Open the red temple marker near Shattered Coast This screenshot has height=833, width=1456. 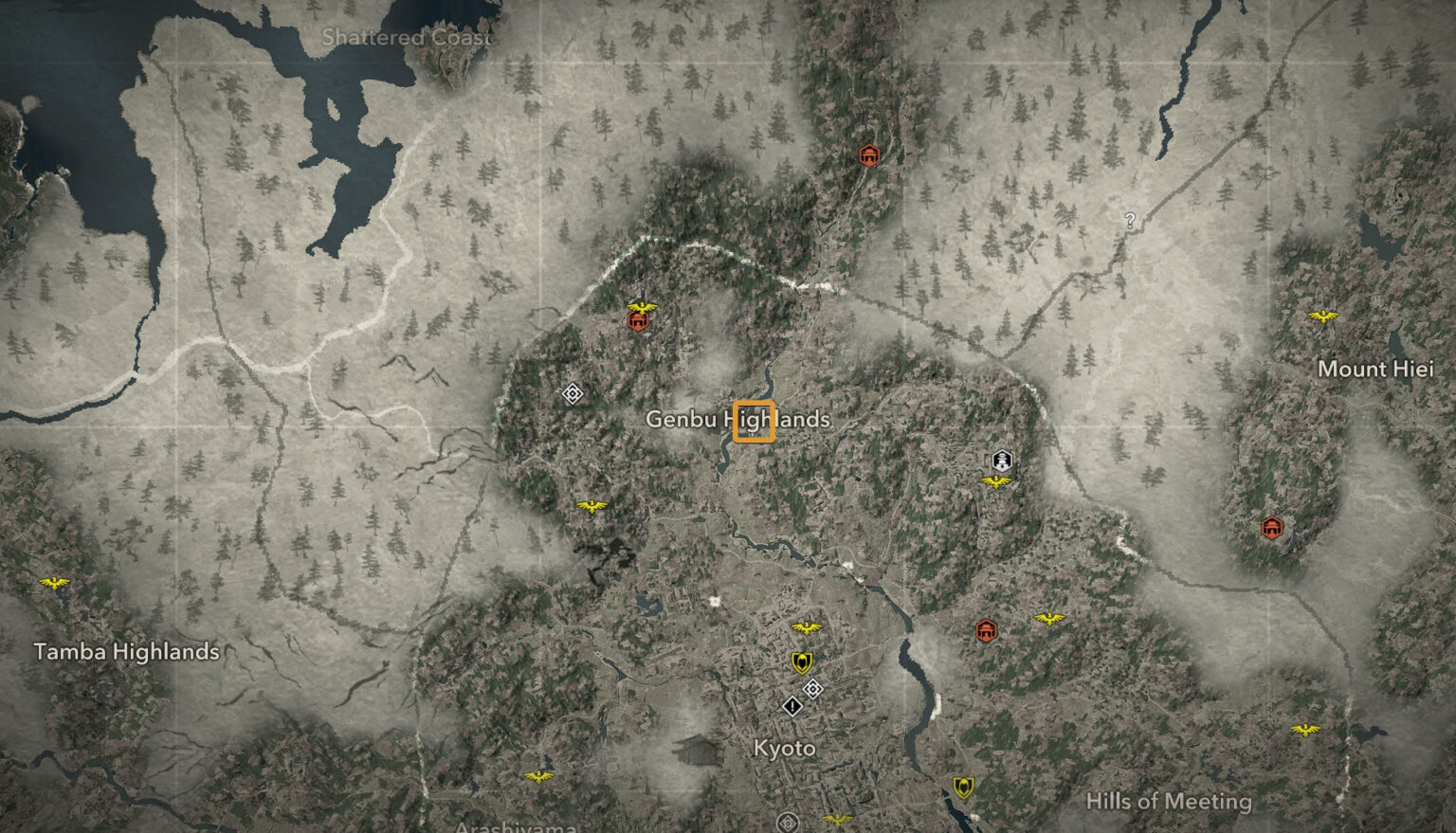point(870,154)
